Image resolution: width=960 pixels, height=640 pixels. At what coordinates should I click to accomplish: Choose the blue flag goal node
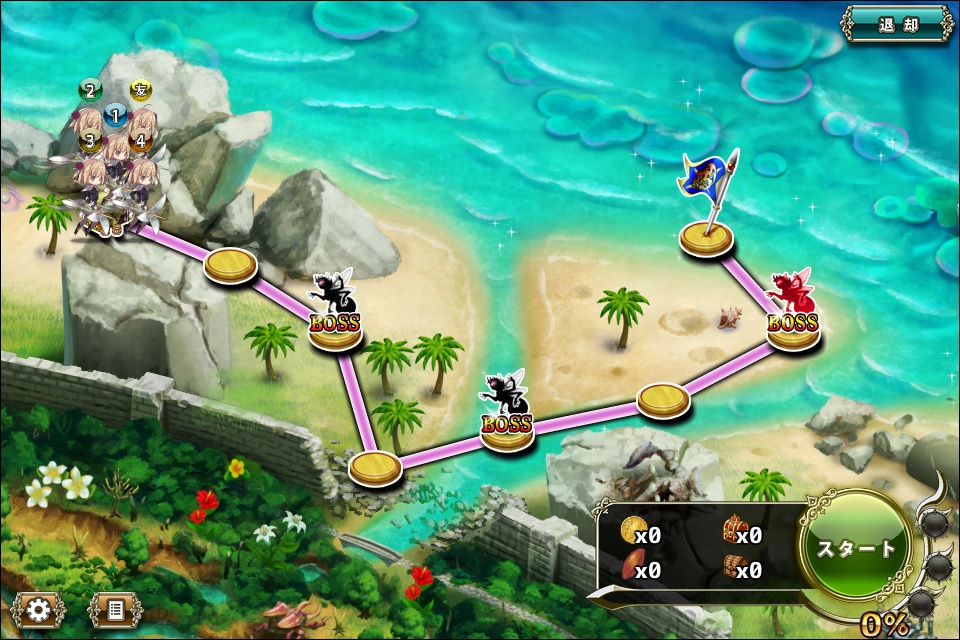pos(707,238)
